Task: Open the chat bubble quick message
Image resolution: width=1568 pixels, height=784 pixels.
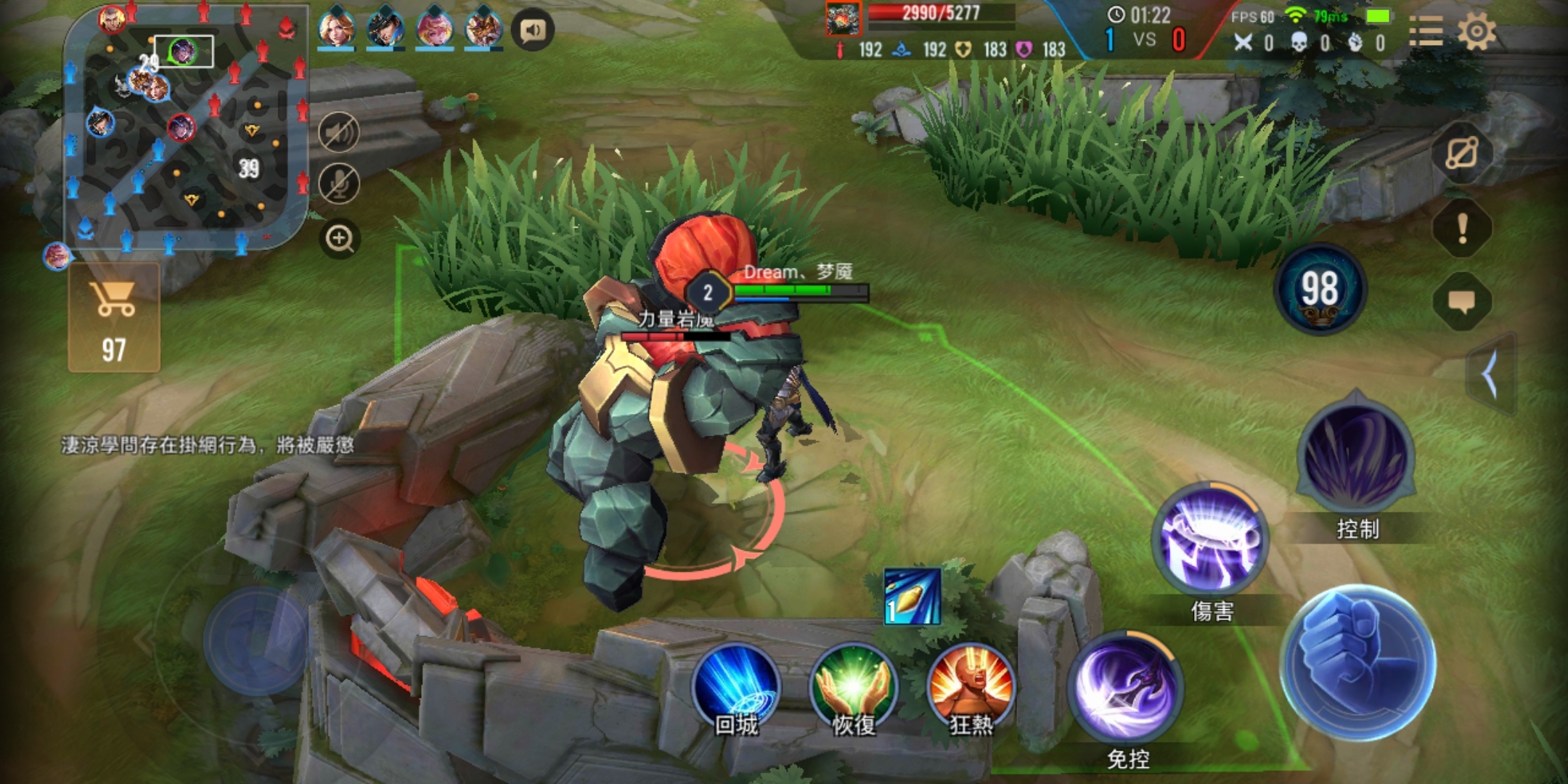Action: [x=1462, y=301]
